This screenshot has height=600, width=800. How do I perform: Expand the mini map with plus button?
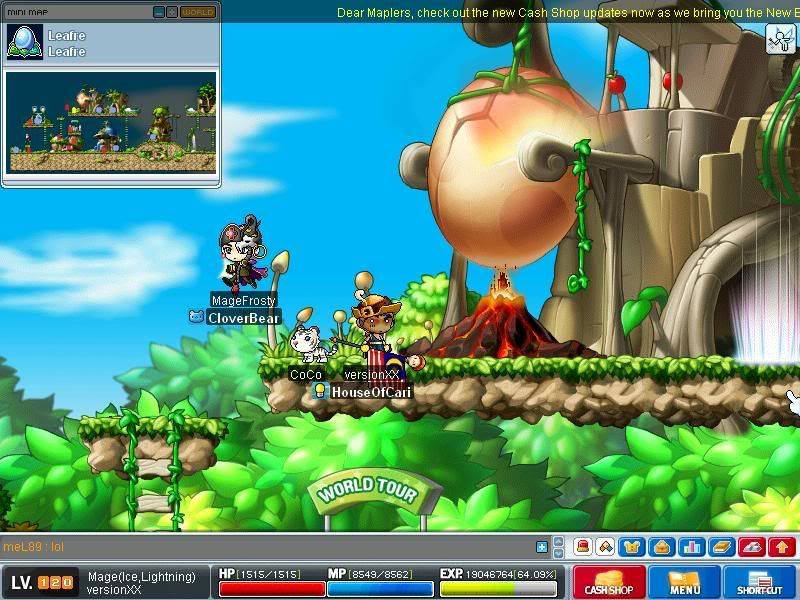172,12
